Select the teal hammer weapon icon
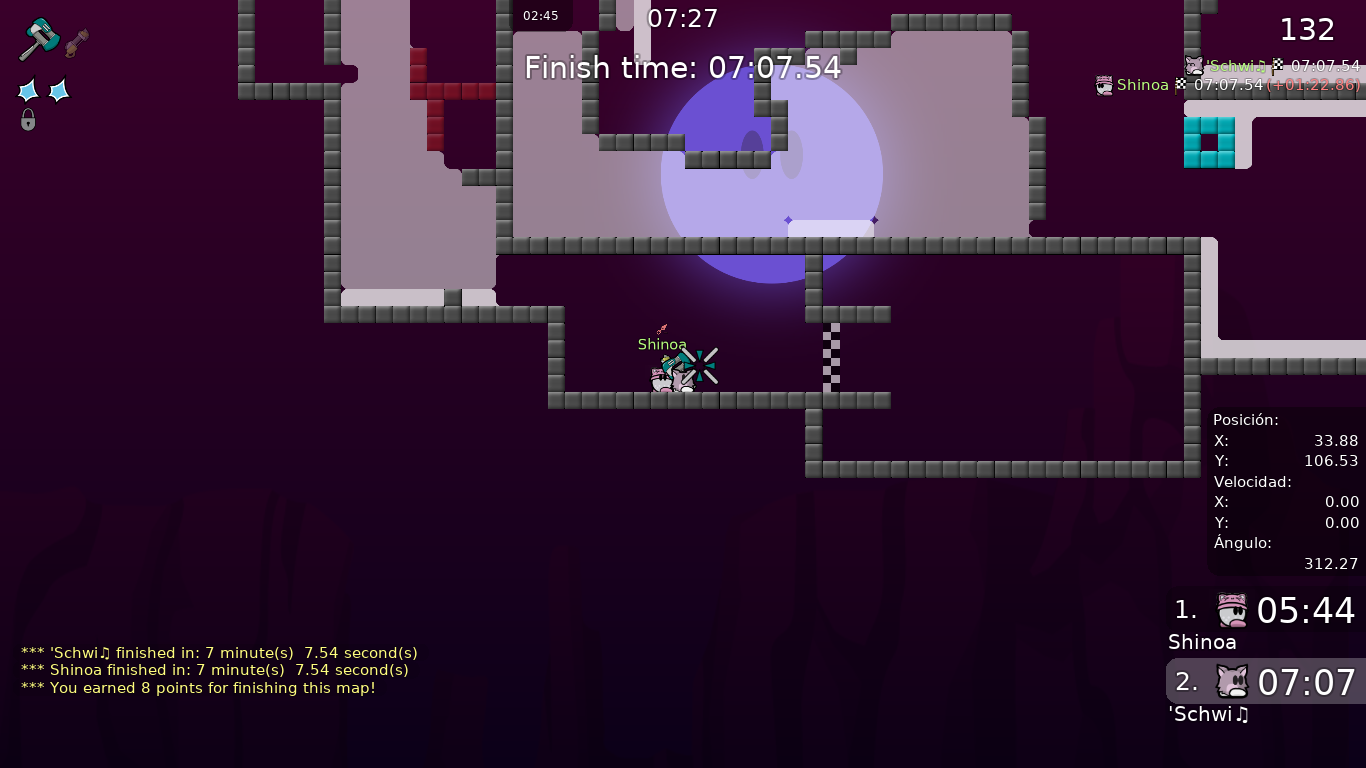 pos(40,38)
